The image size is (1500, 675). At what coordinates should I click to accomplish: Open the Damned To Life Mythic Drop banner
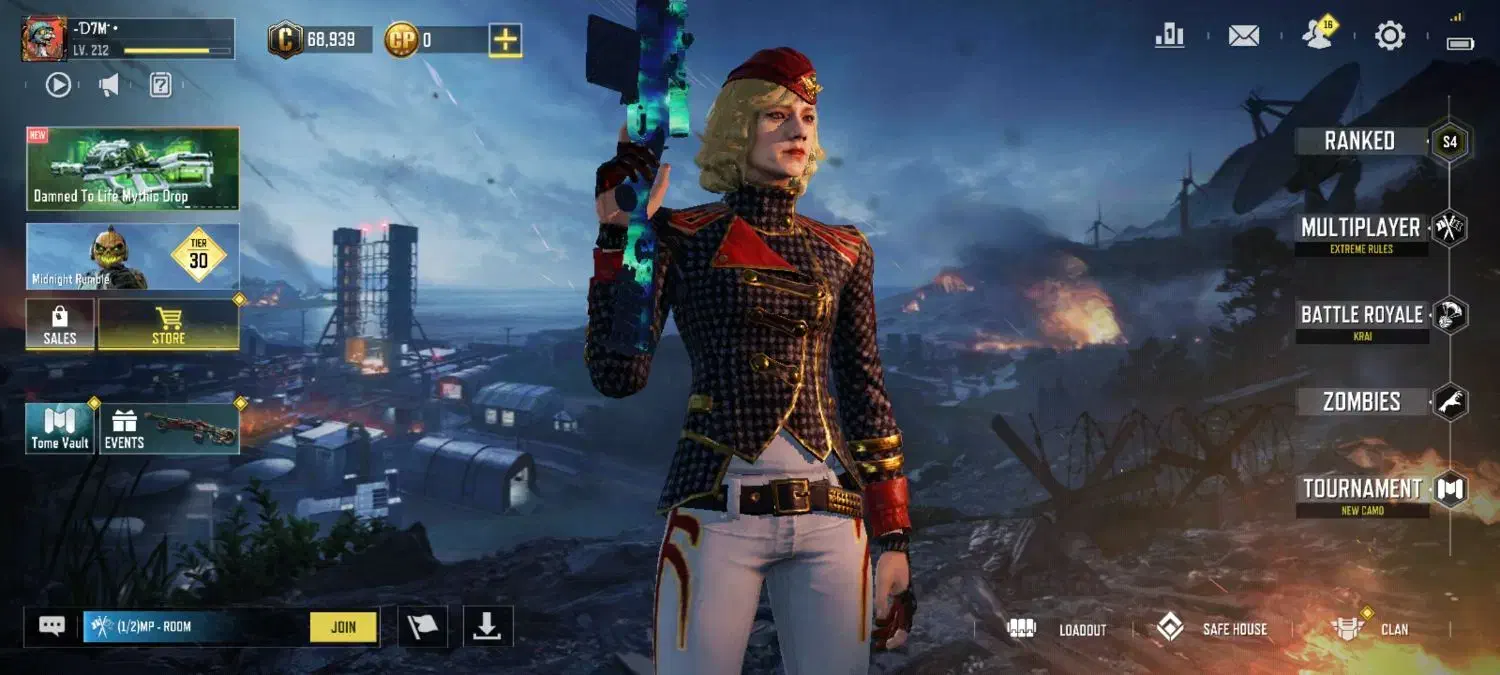tap(133, 168)
